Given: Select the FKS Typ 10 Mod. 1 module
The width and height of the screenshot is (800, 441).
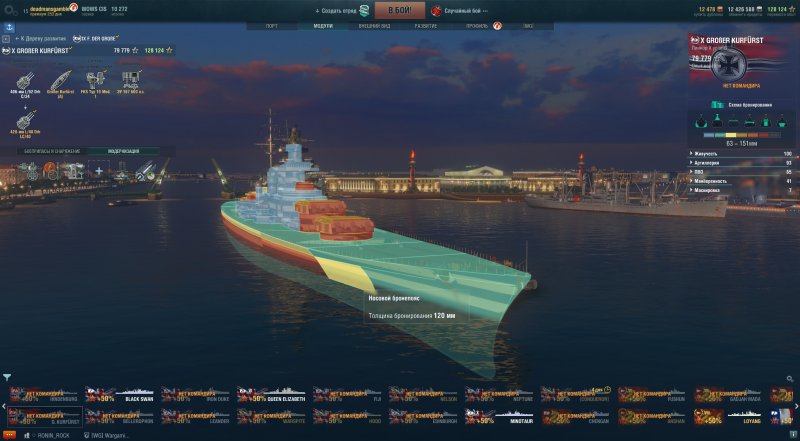Looking at the screenshot, I should (96, 81).
